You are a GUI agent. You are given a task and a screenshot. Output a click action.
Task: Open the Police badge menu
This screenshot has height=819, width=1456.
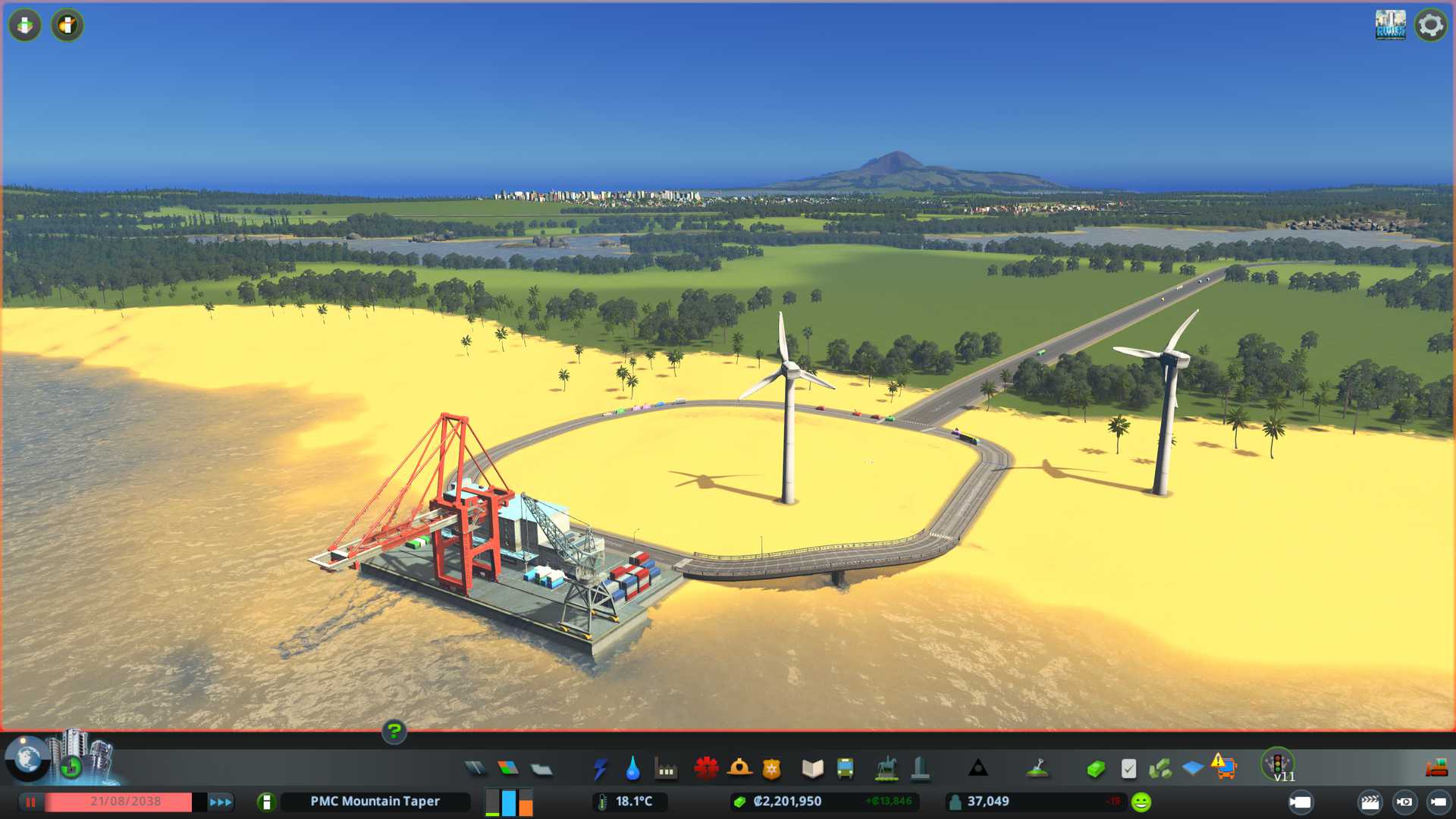pyautogui.click(x=772, y=769)
